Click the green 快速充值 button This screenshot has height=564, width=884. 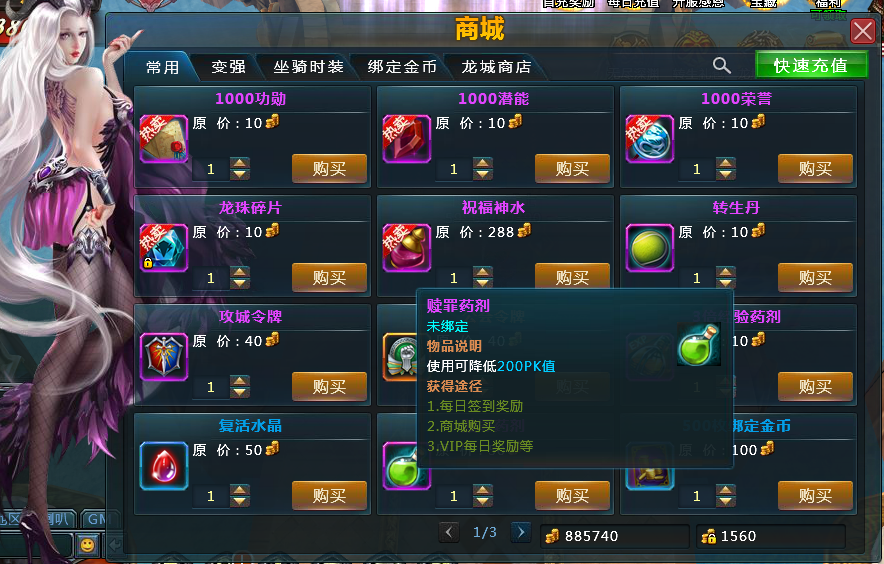click(x=810, y=65)
